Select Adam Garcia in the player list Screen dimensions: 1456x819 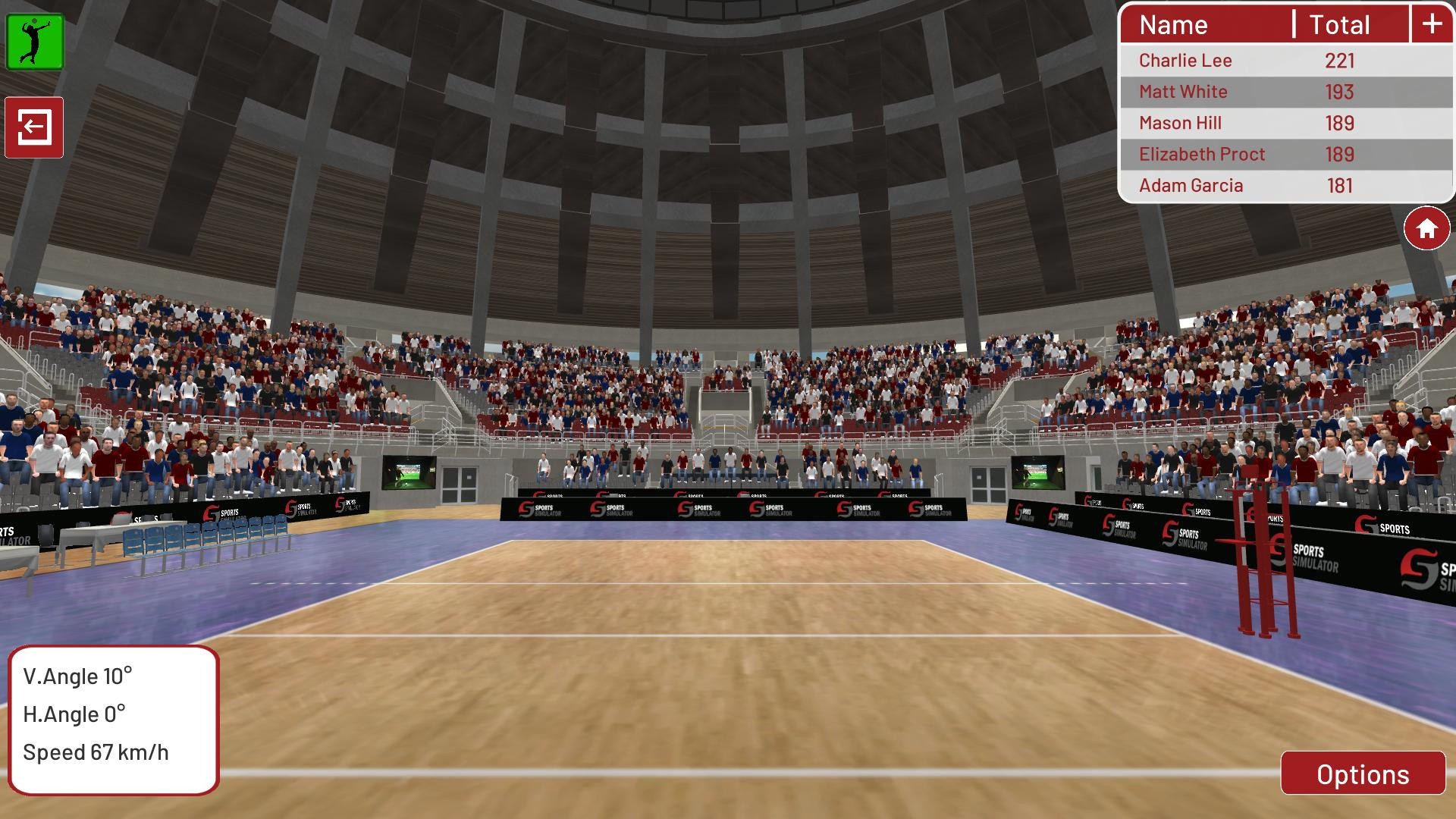(x=1189, y=185)
